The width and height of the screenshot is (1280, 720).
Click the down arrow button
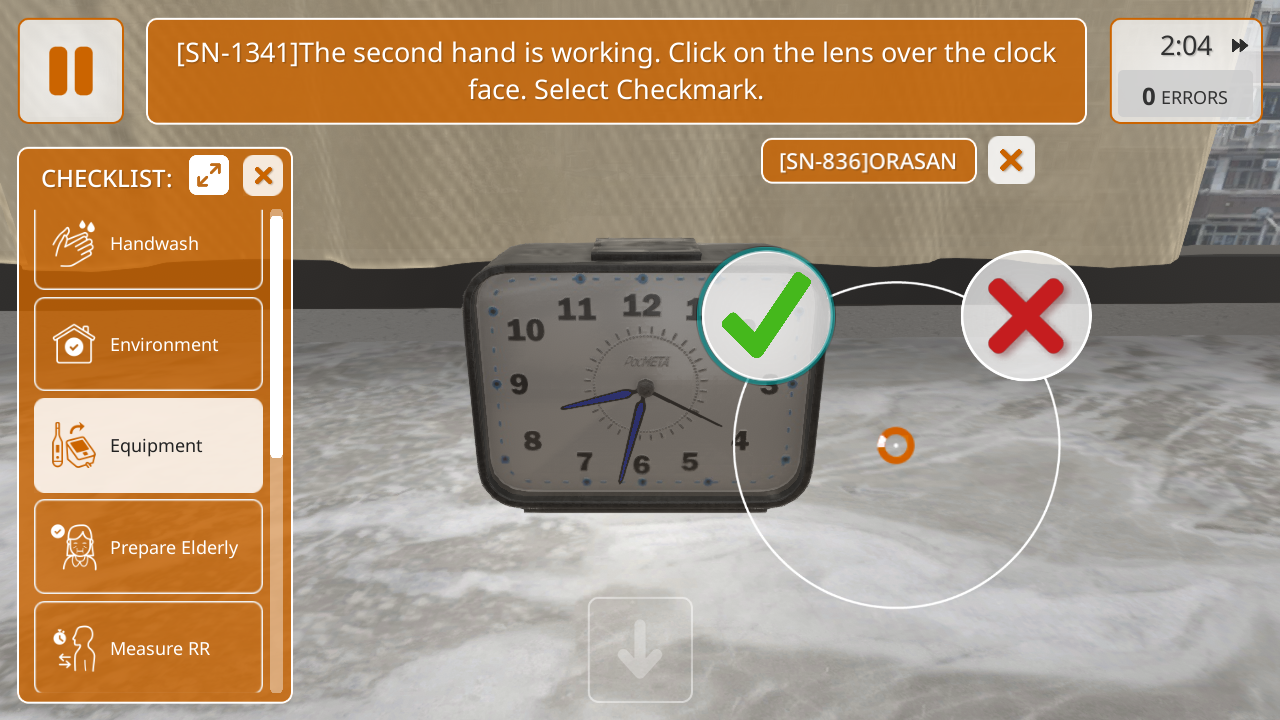640,650
